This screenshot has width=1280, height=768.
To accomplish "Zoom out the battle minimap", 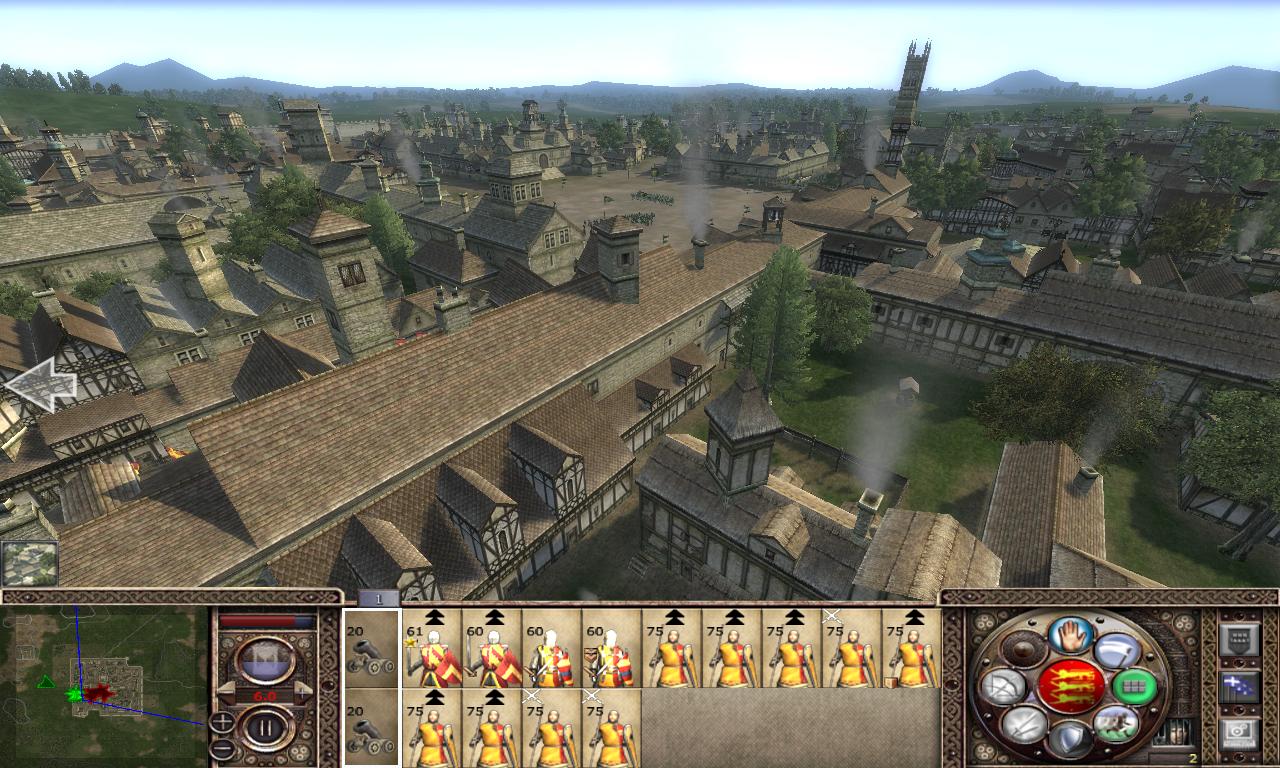I will (222, 748).
